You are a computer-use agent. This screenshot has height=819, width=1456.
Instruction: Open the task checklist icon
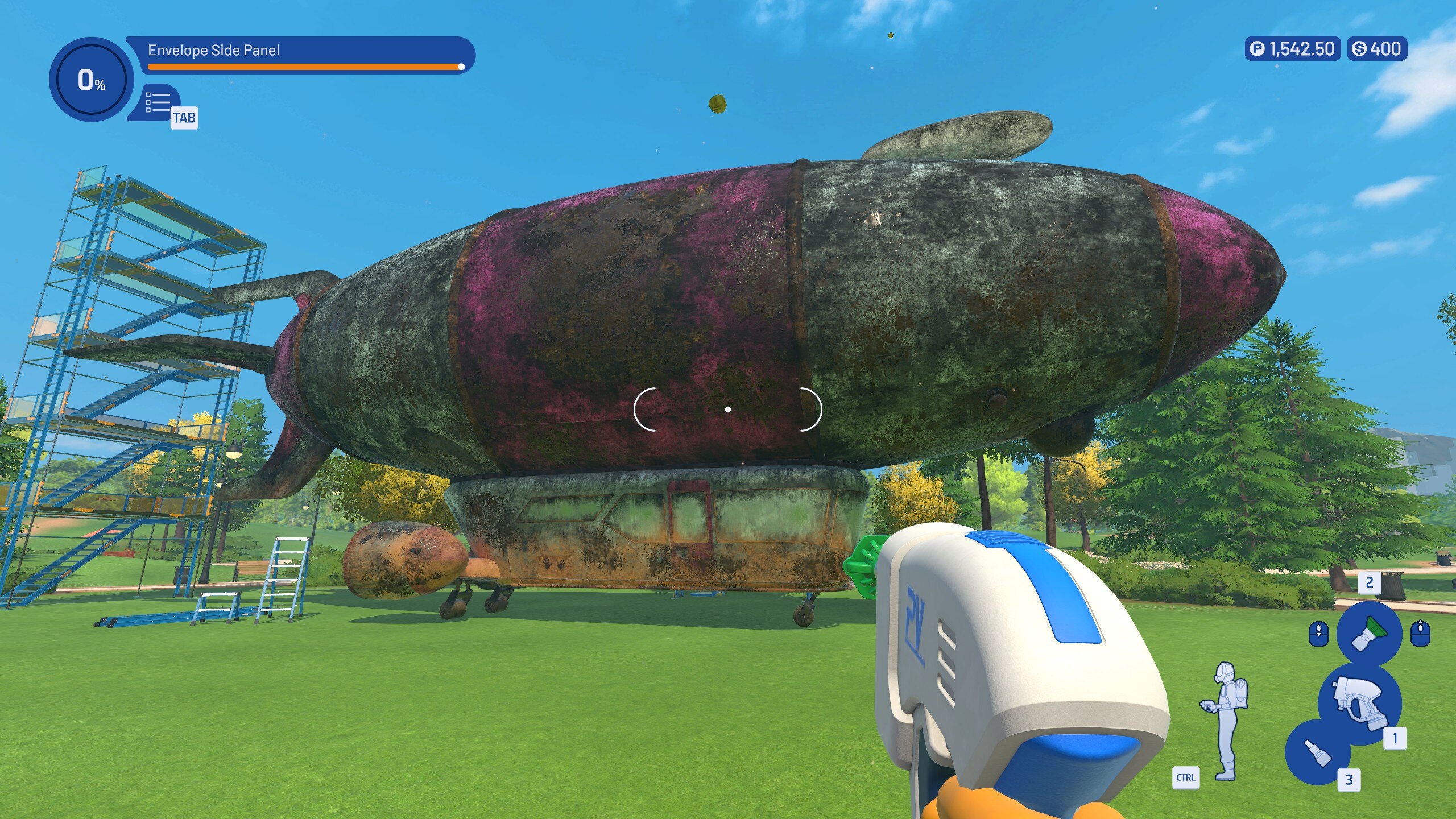158,102
